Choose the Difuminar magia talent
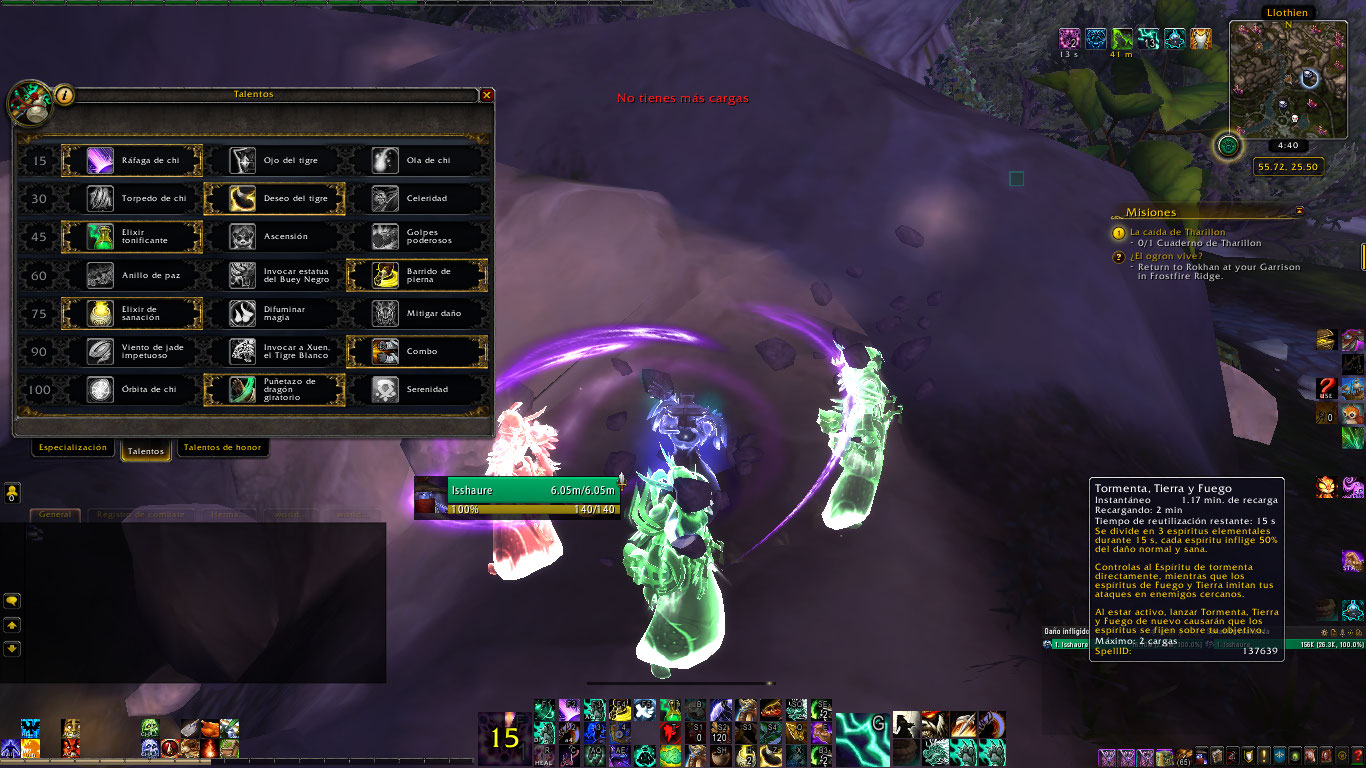Viewport: 1366px width, 768px height. pyautogui.click(x=274, y=313)
